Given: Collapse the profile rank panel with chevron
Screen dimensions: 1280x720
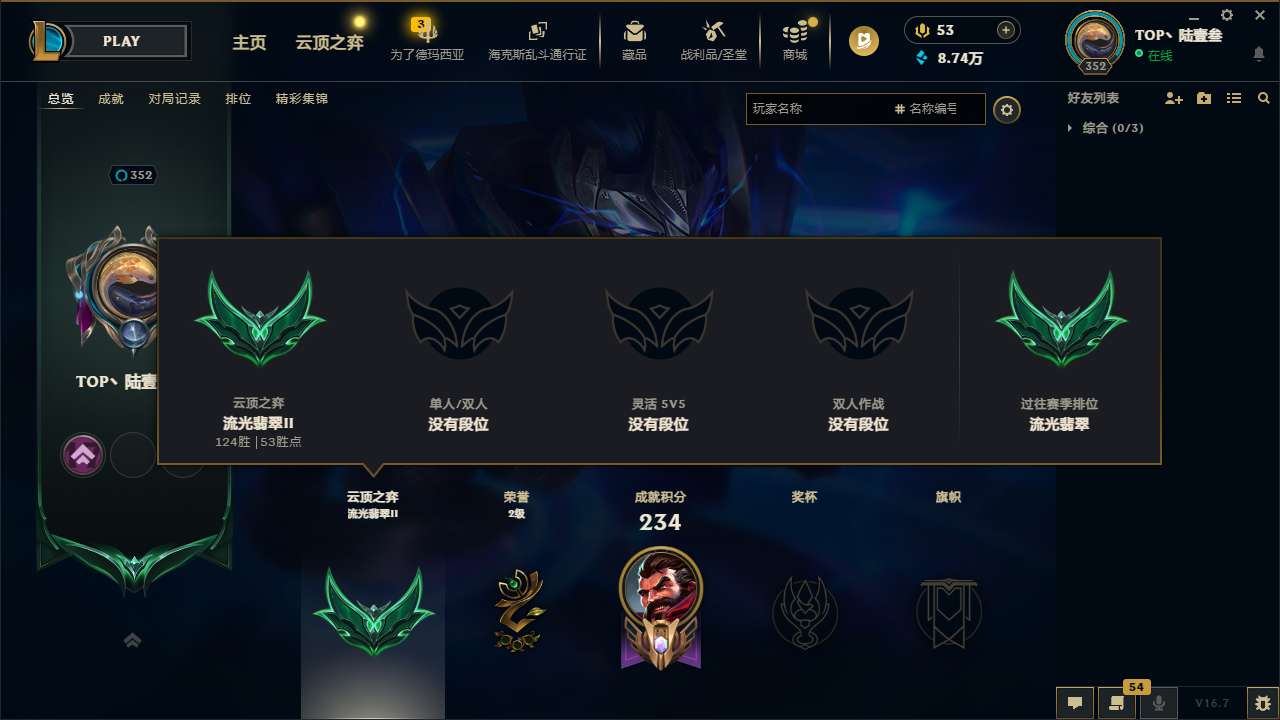Looking at the screenshot, I should pos(132,640).
